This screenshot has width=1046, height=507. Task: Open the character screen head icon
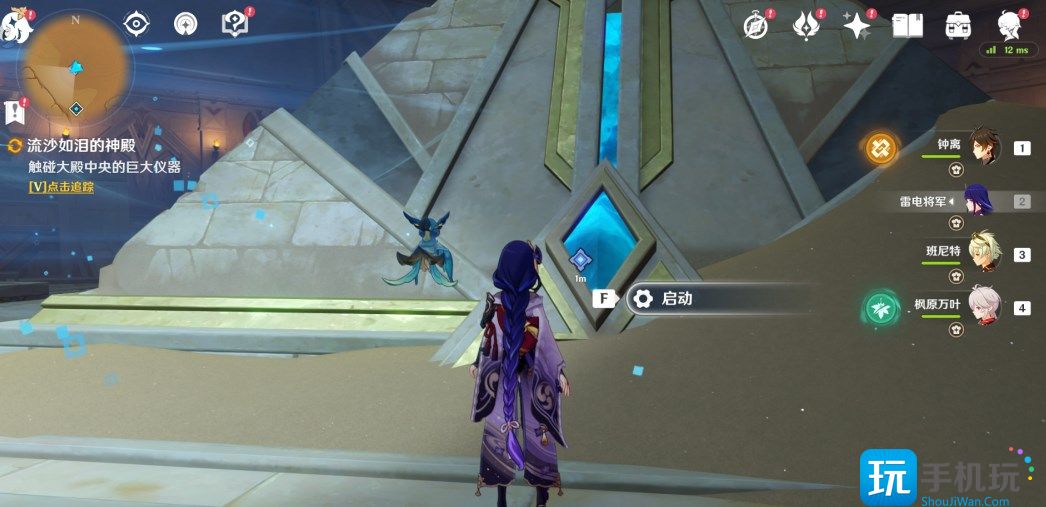(1008, 24)
